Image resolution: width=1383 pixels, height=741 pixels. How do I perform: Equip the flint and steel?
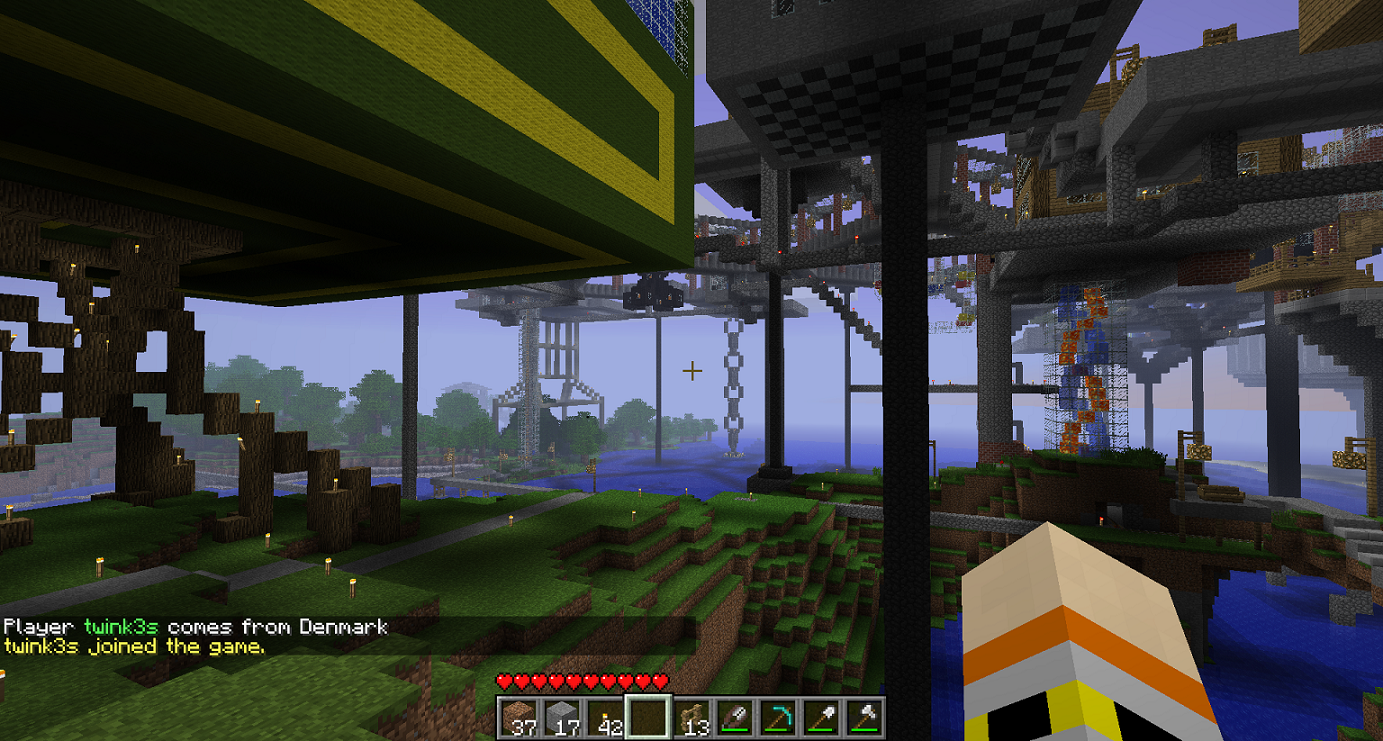tap(734, 717)
